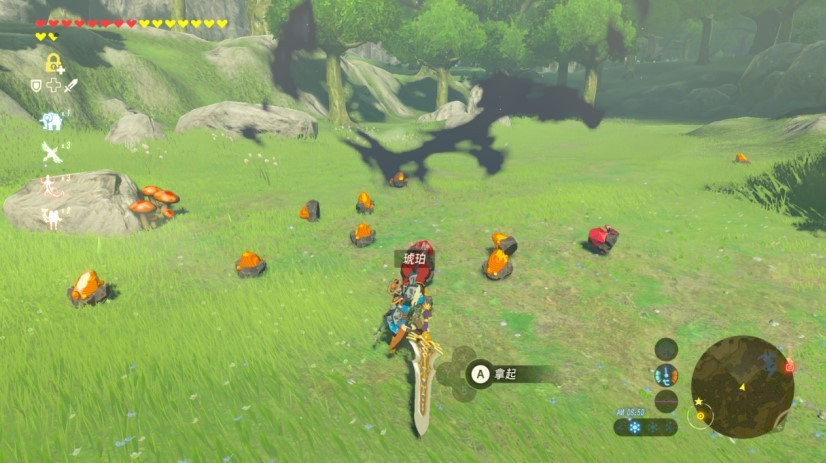The image size is (826, 463).
Task: Click the yellow ring objective marker
Action: (x=701, y=416)
